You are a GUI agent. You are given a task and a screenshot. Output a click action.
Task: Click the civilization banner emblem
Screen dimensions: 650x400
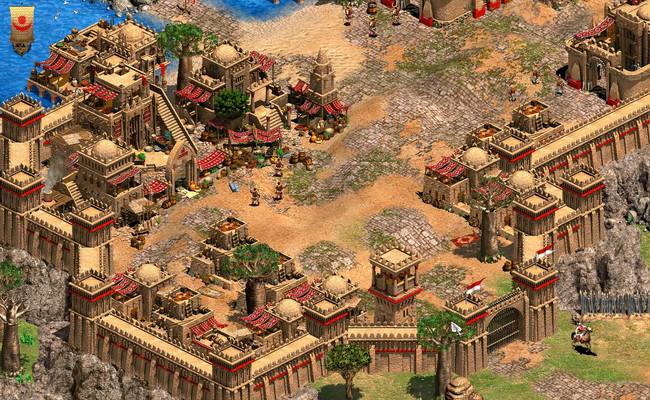[21, 28]
